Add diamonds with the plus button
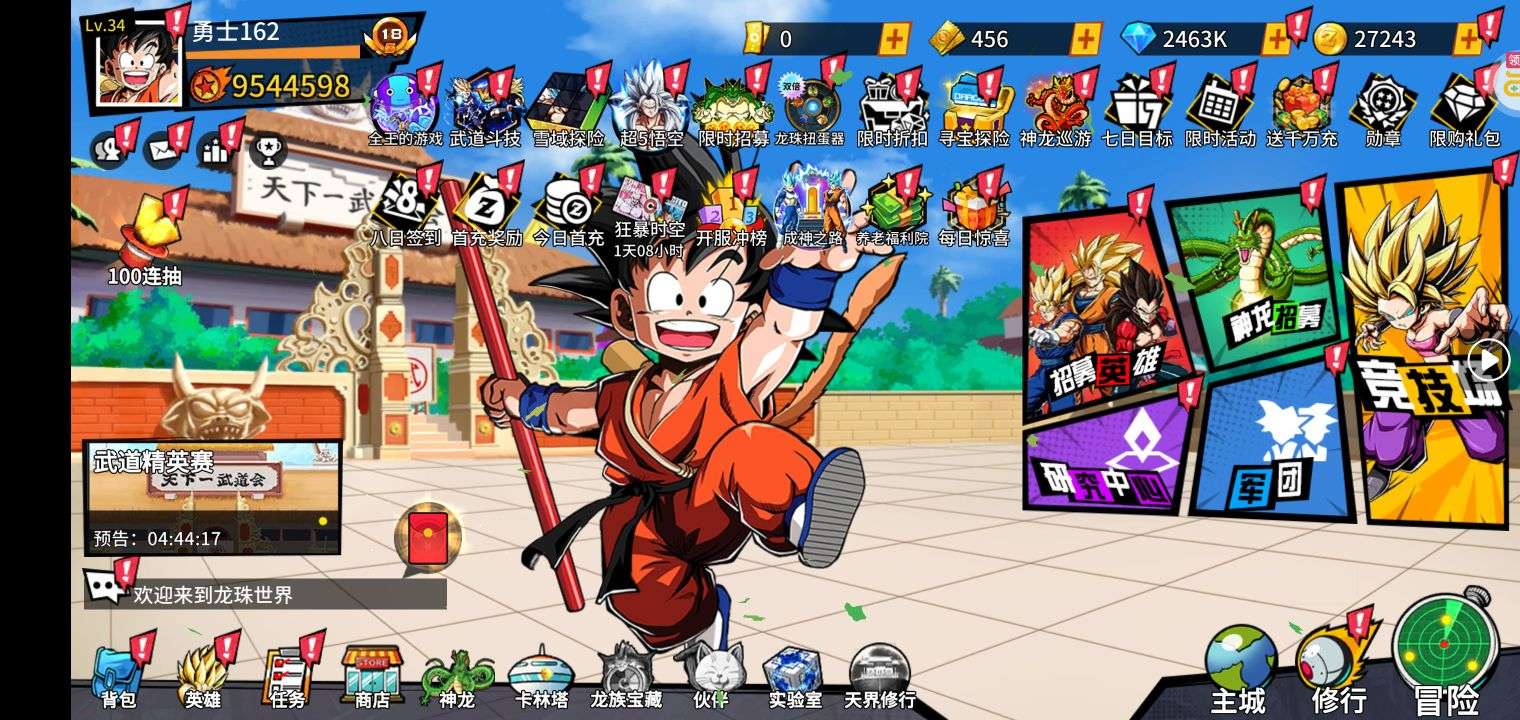This screenshot has width=1520, height=720. click(1277, 39)
